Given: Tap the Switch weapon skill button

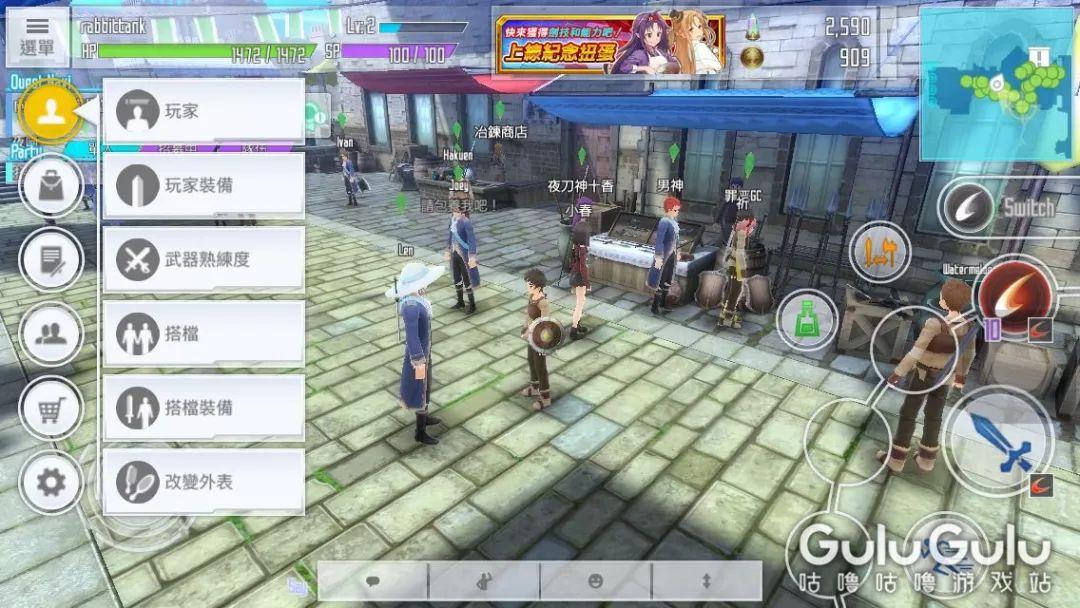Looking at the screenshot, I should click(968, 209).
